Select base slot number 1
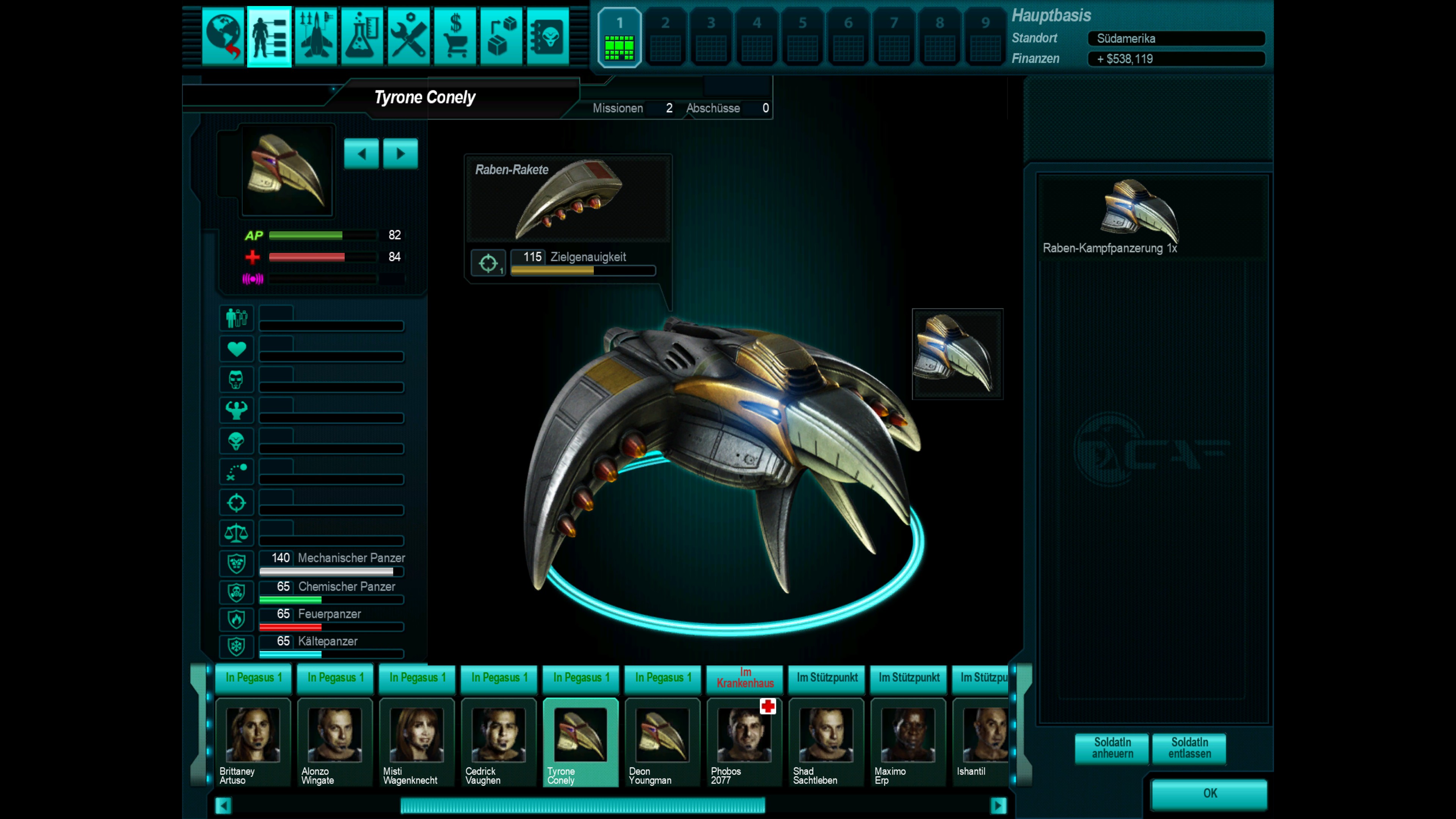This screenshot has height=819, width=1456. coord(620,37)
